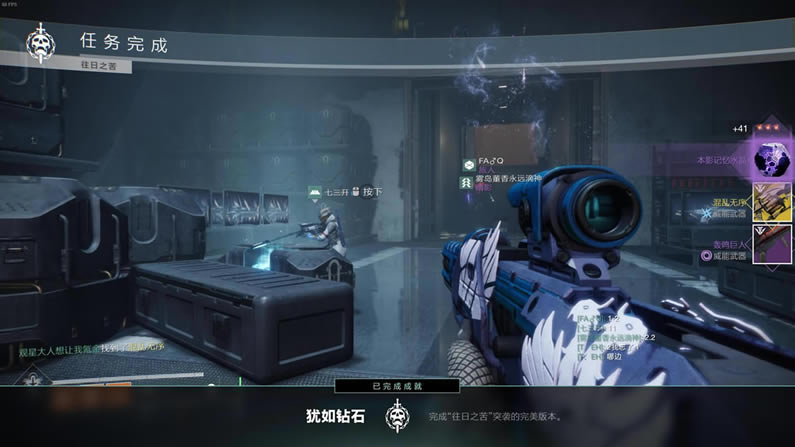Click the 任务完成 mission complete banner
This screenshot has height=447, width=795.
(x=125, y=44)
